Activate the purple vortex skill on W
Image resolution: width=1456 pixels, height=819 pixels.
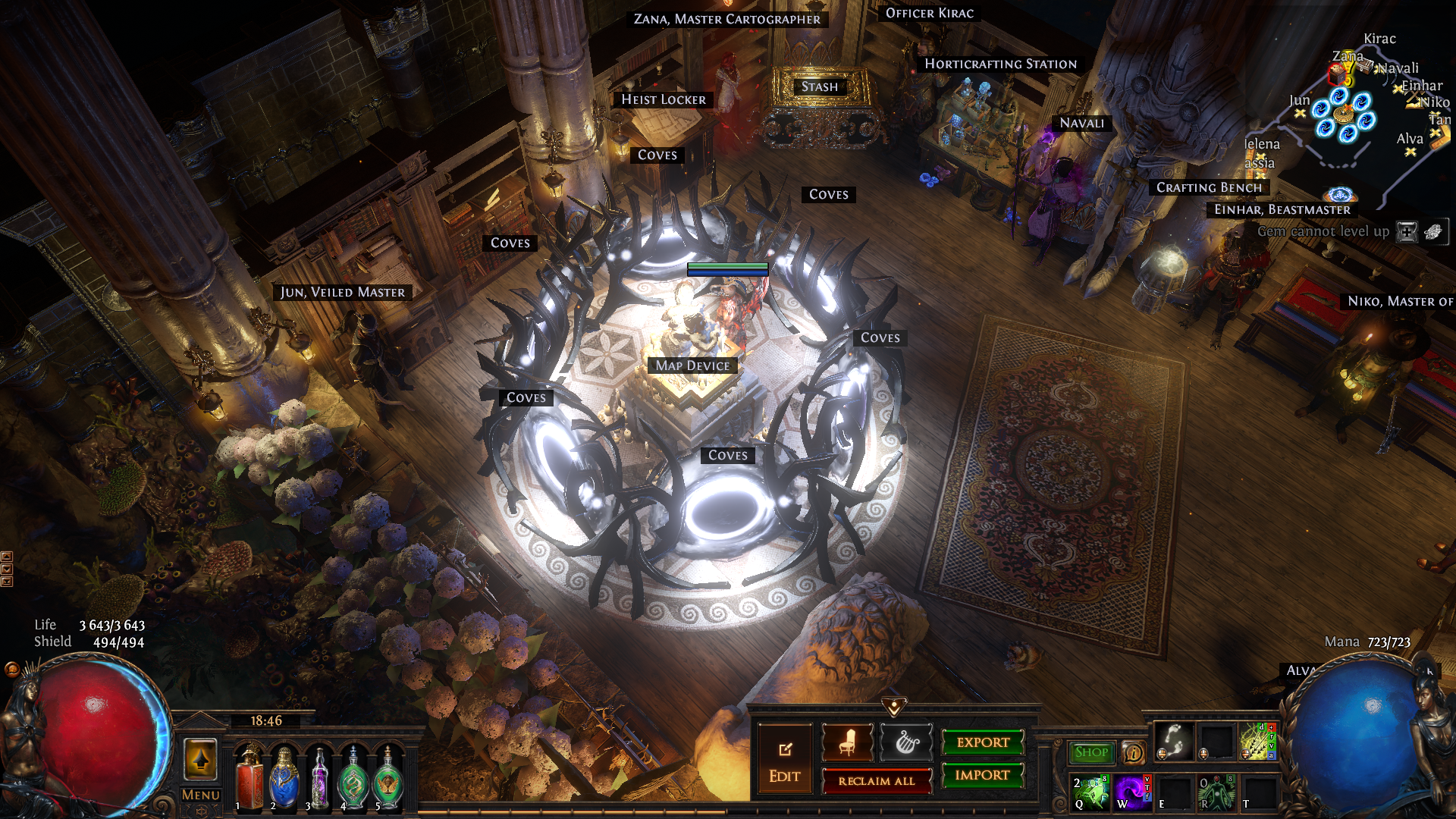(x=1131, y=791)
